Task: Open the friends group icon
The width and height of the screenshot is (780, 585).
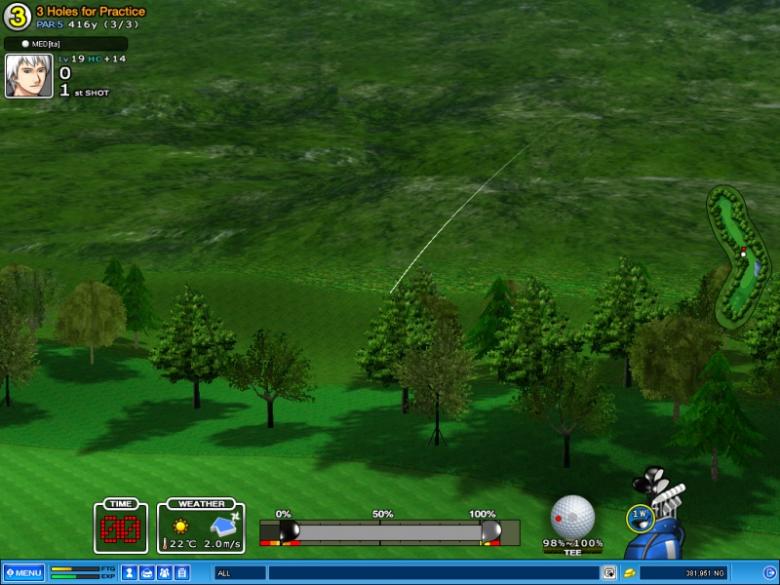Action: point(163,573)
